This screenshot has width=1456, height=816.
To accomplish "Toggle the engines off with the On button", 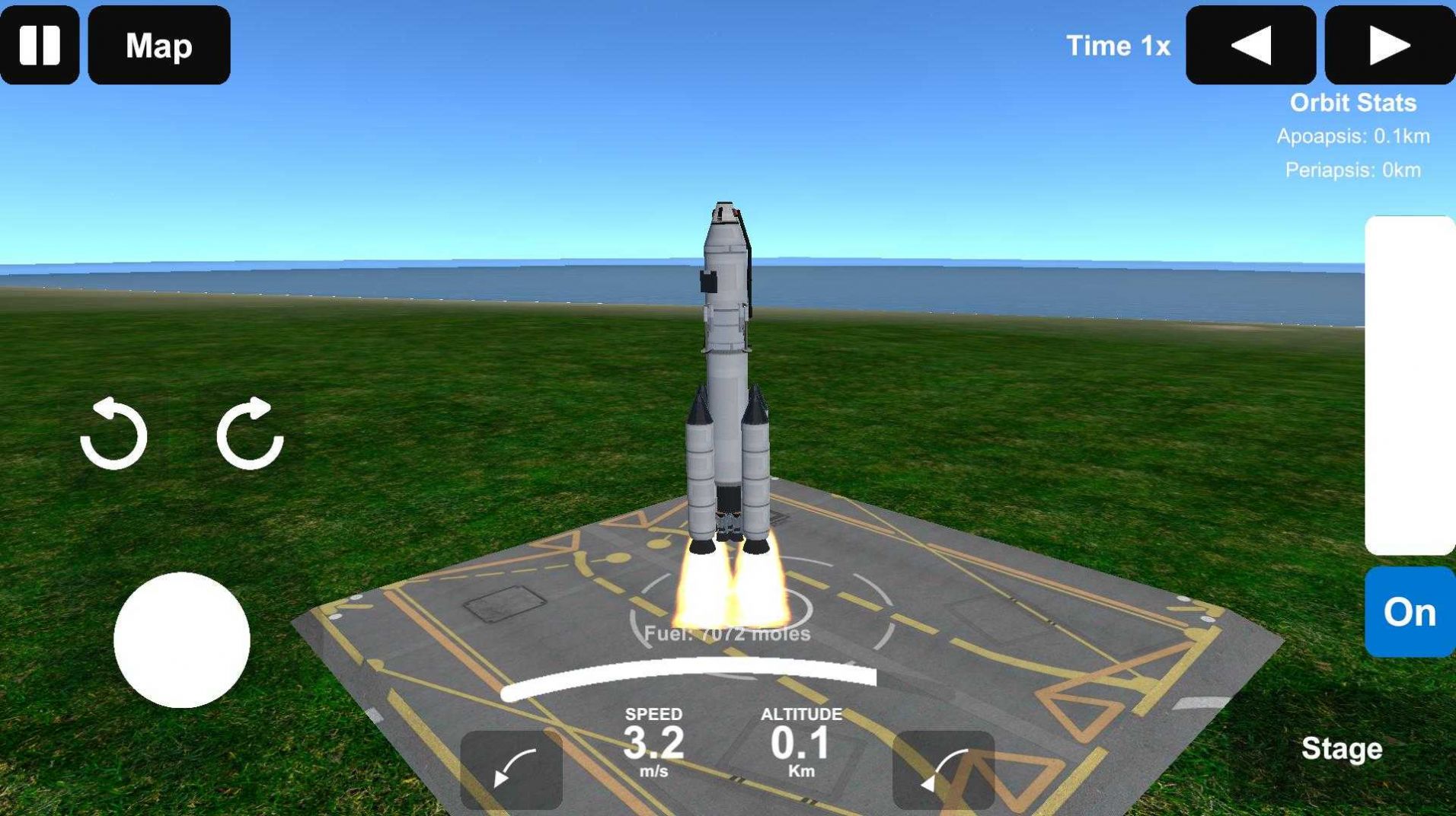I will tap(1410, 611).
